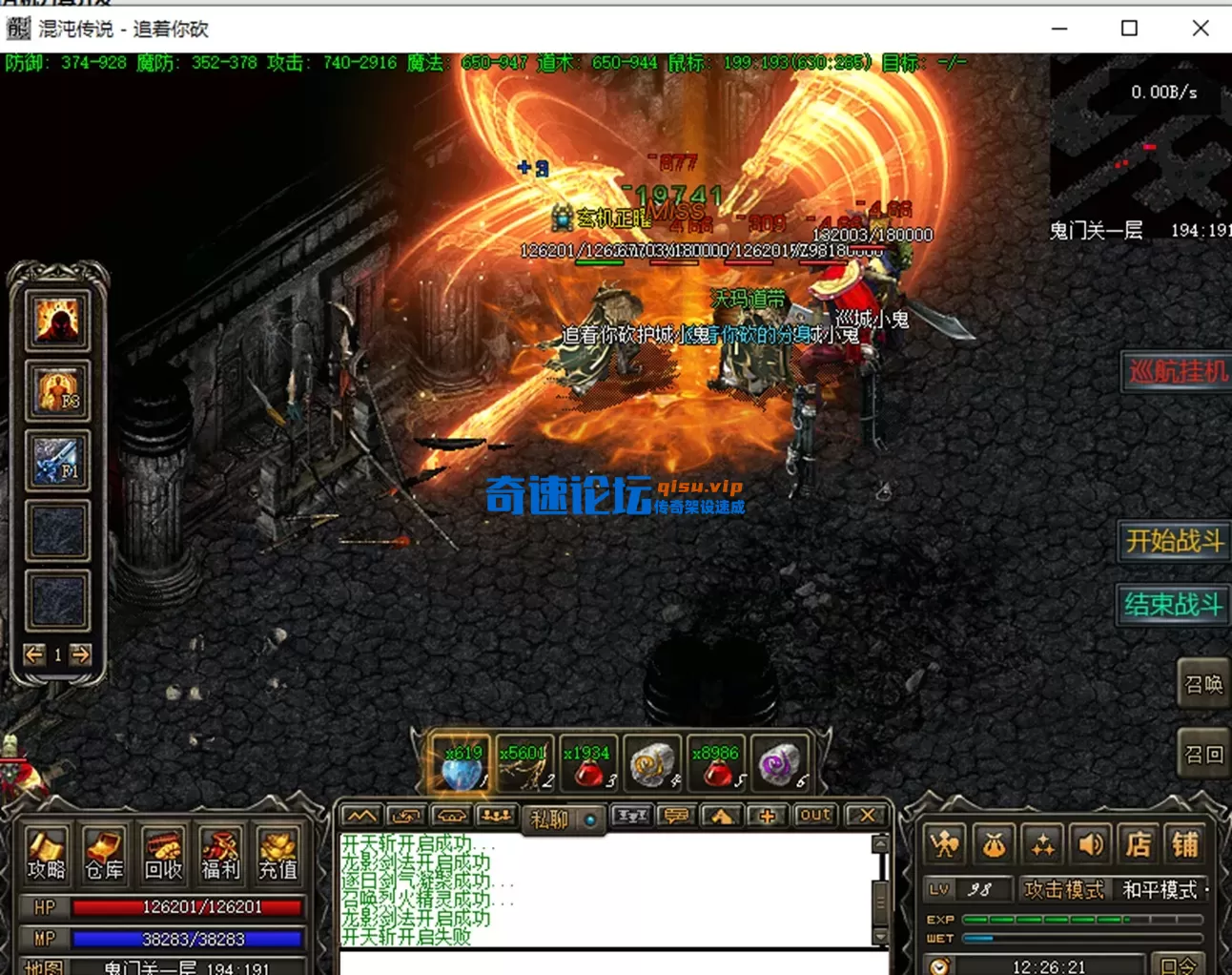Click the left arrow to previous skill page

34,655
